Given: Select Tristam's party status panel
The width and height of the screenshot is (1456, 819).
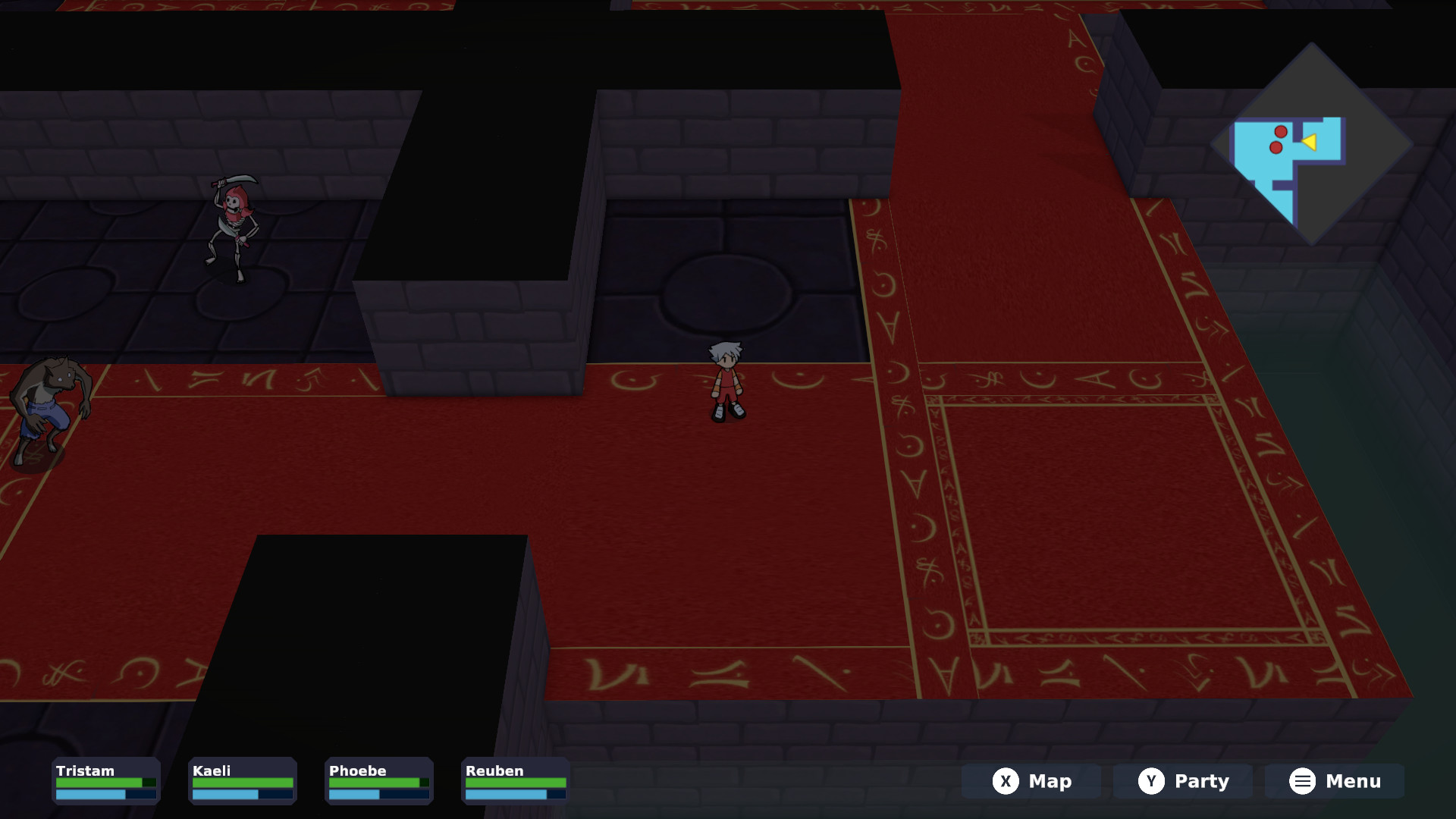Looking at the screenshot, I should click(x=105, y=780).
